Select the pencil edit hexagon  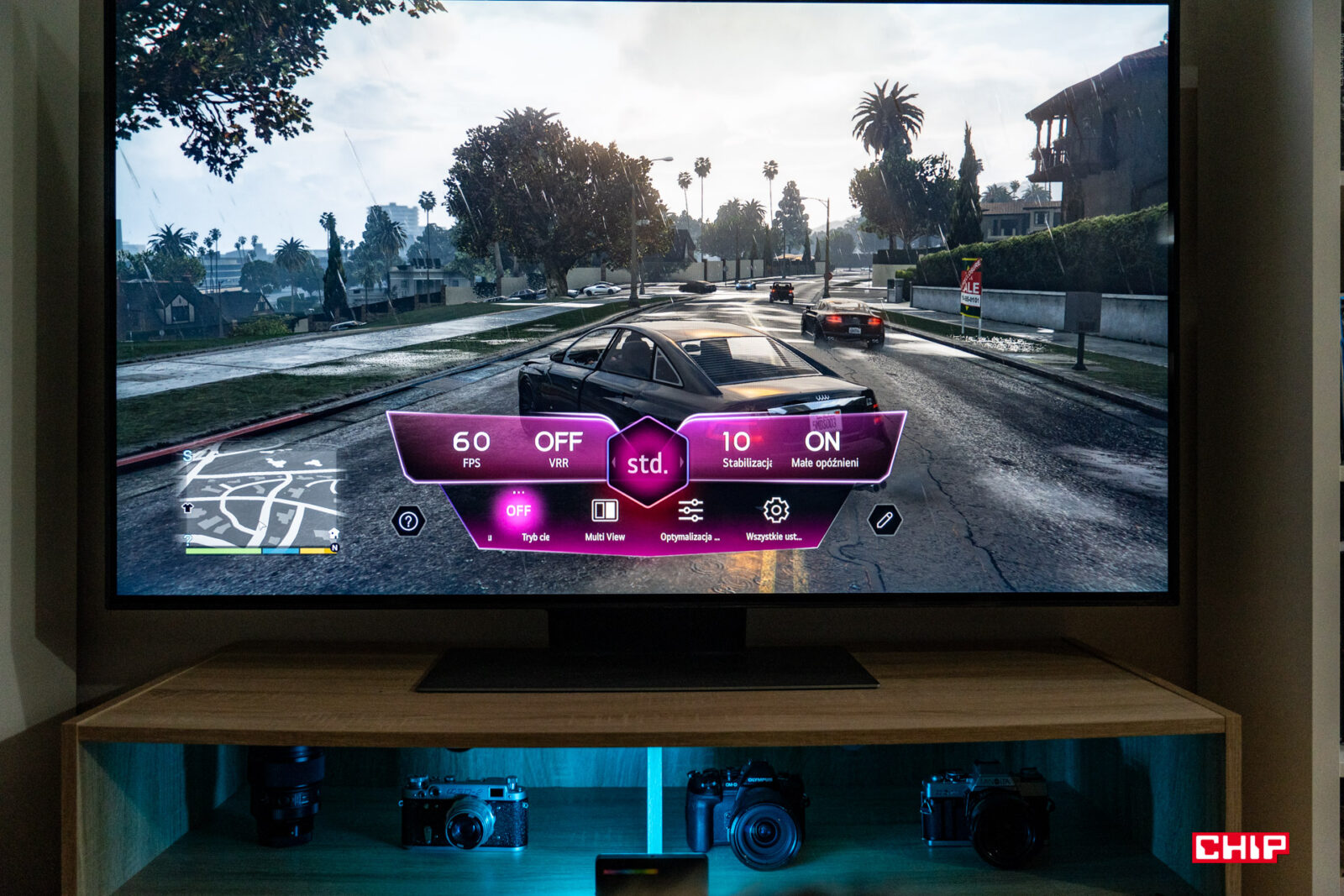point(885,521)
